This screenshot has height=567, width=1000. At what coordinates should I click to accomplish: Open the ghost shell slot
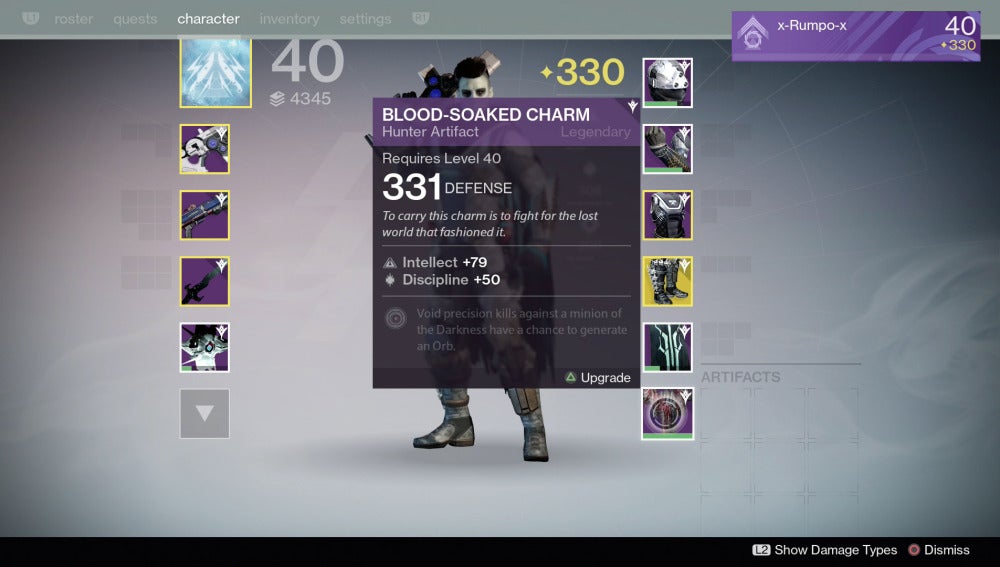205,347
